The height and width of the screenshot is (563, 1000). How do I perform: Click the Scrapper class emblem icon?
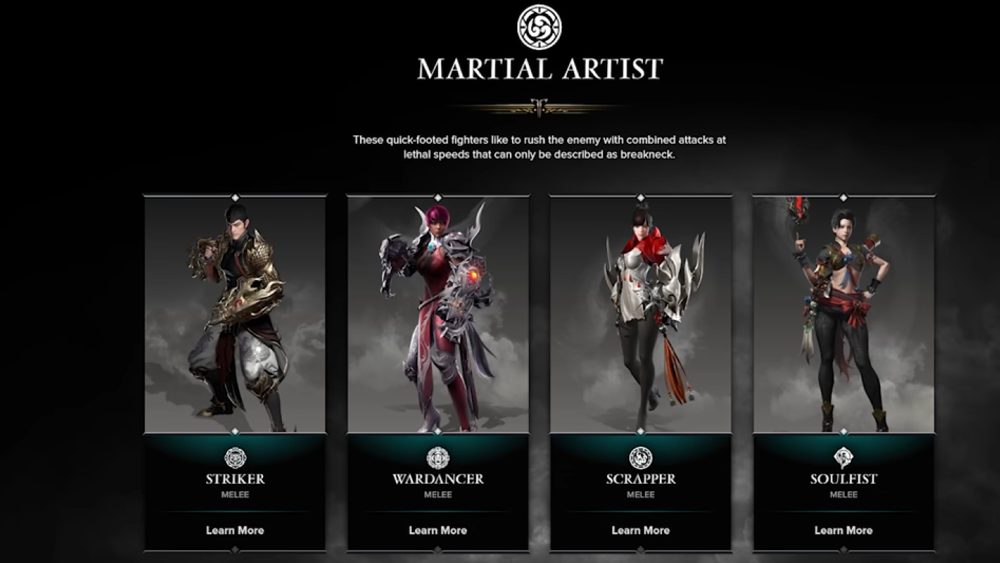pos(641,458)
